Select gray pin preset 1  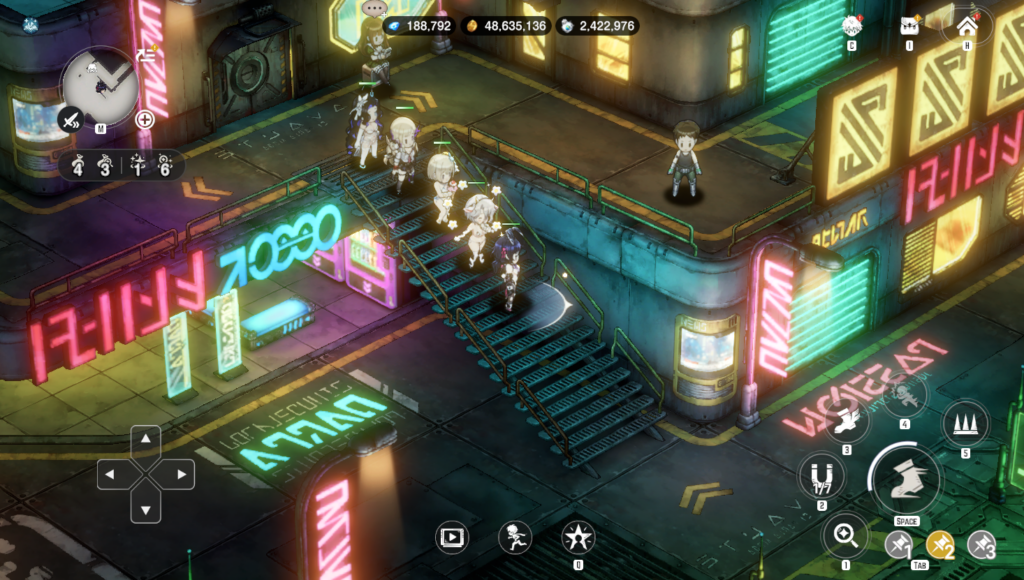(898, 545)
